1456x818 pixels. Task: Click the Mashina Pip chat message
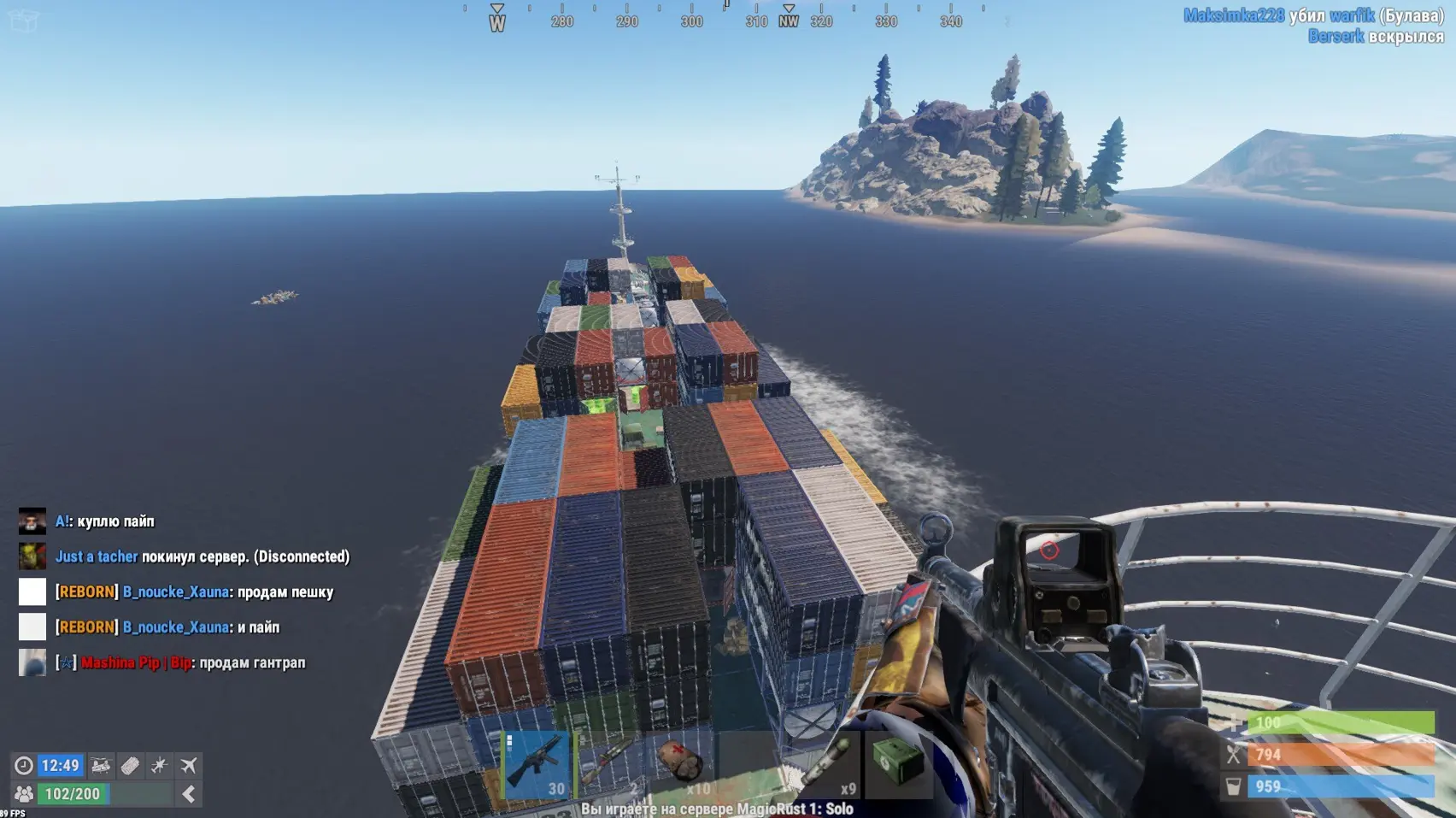point(192,662)
